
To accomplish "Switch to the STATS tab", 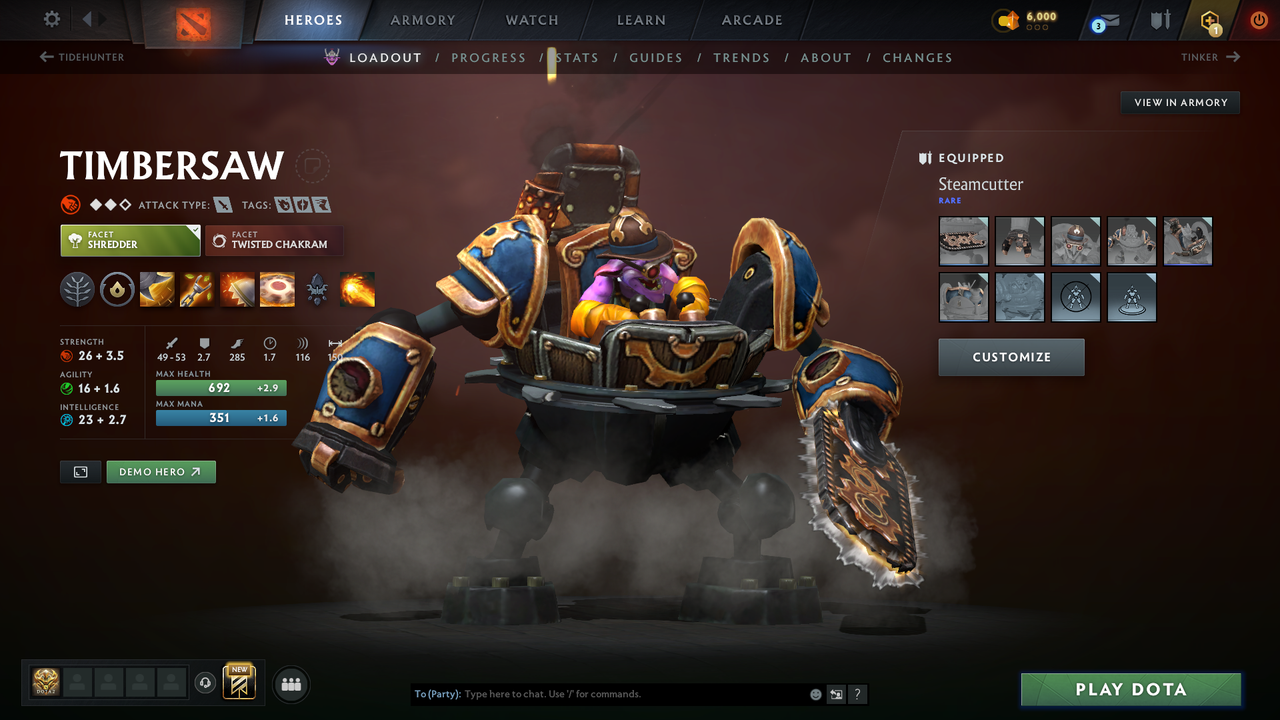I will [x=577, y=57].
